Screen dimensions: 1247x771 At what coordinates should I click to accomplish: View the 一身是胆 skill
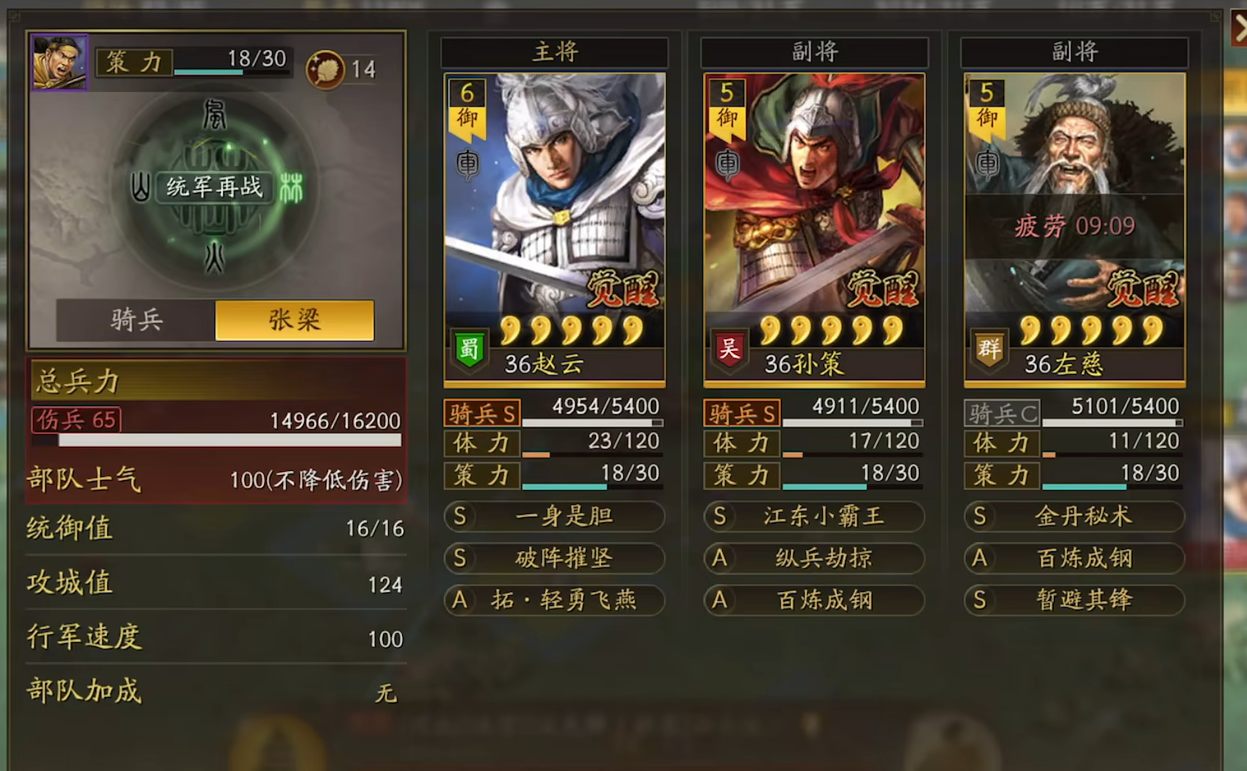(554, 516)
